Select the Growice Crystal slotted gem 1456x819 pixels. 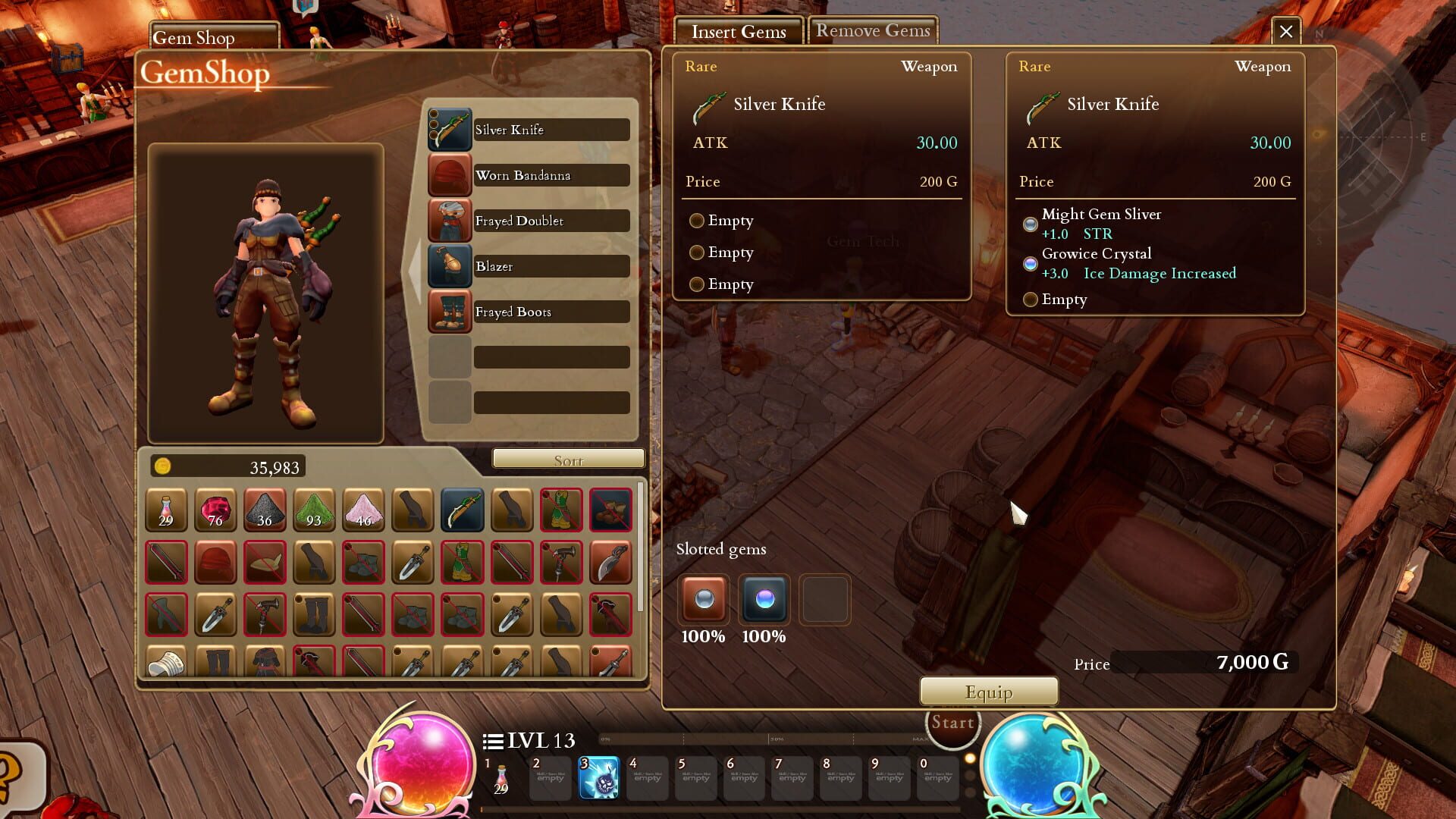pos(764,601)
